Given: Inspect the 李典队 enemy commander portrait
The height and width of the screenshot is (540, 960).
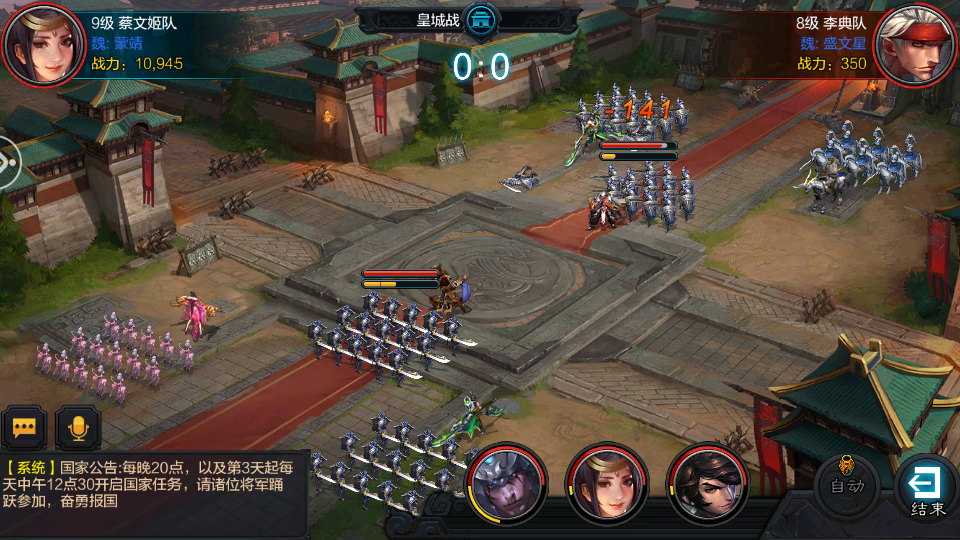Looking at the screenshot, I should (916, 44).
